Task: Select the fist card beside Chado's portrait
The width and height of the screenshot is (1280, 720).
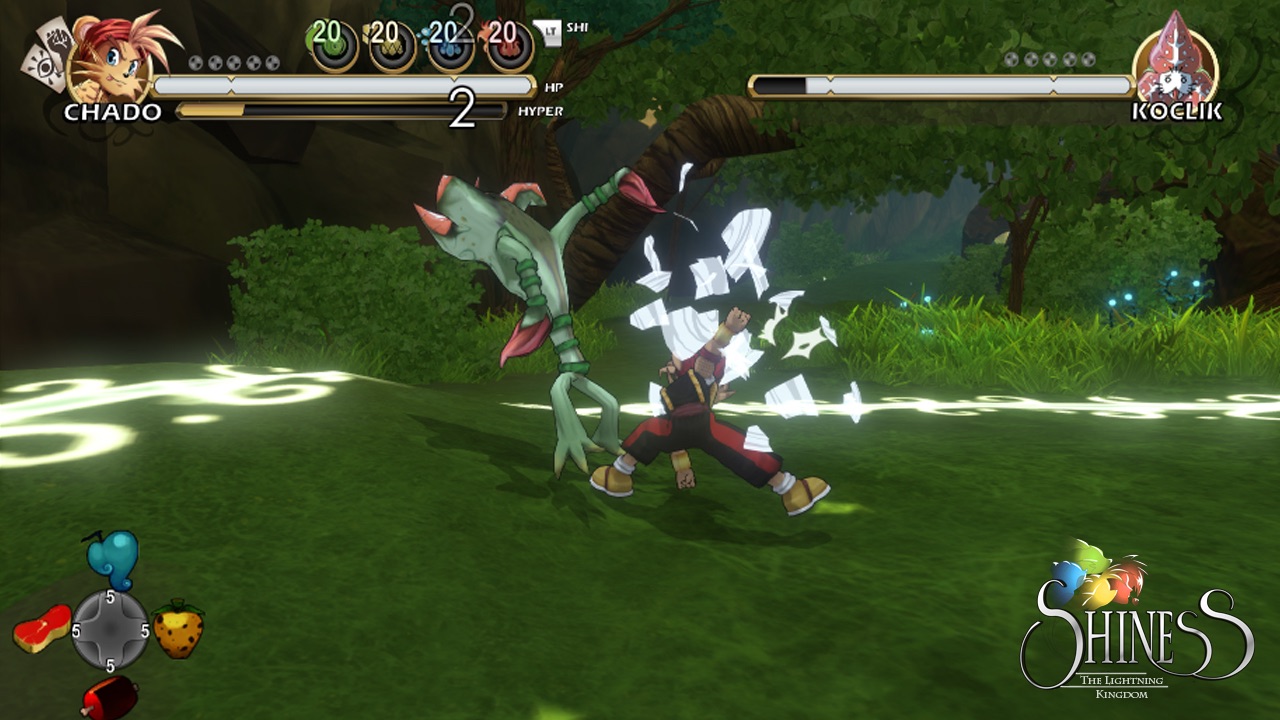Action: tap(56, 43)
